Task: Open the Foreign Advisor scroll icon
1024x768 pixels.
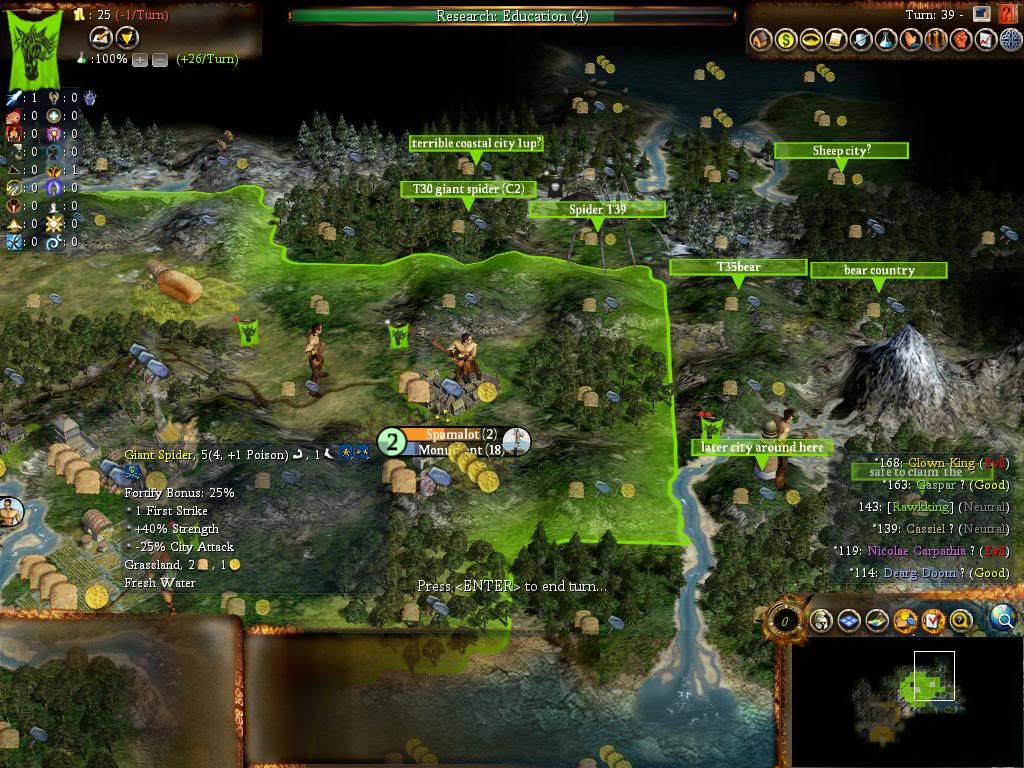Action: coord(836,40)
